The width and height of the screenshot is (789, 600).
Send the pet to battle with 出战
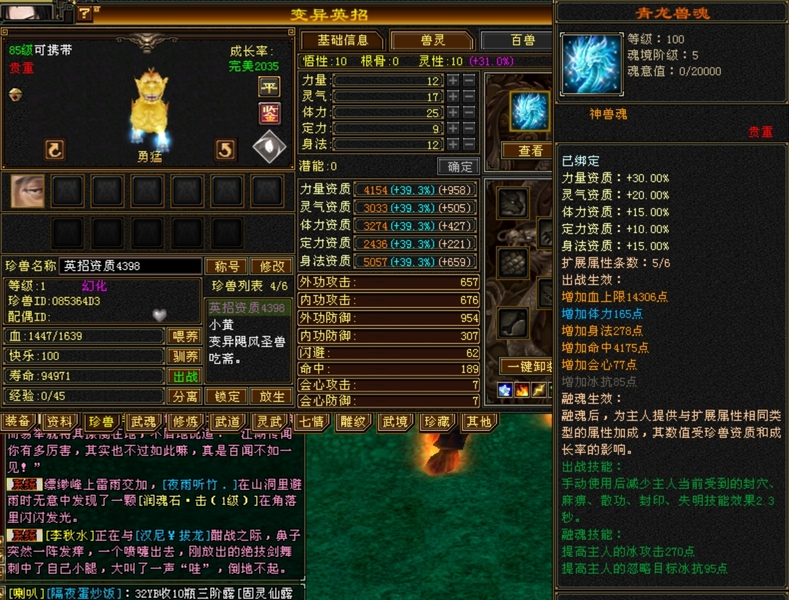(185, 376)
